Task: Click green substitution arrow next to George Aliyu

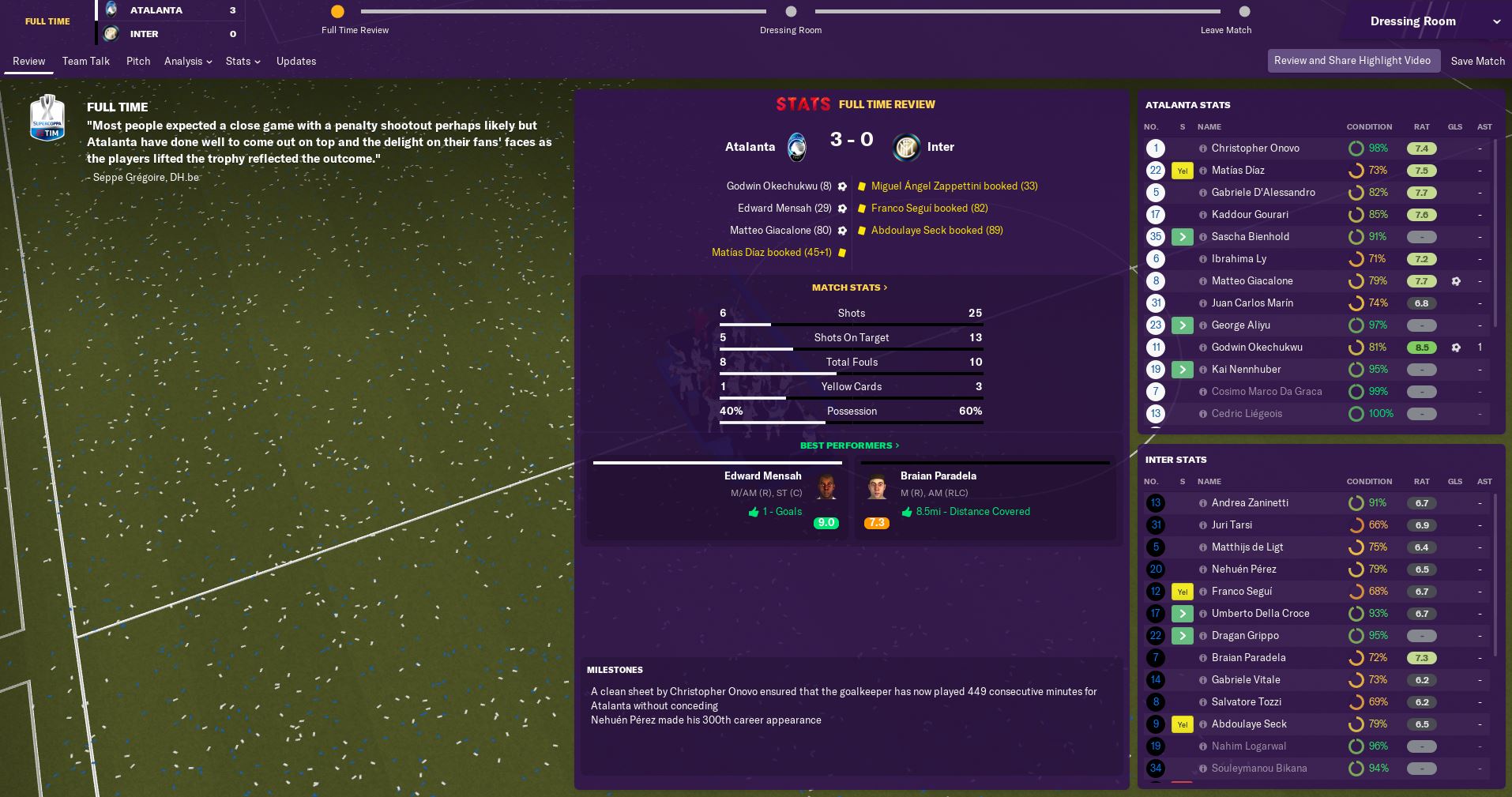Action: pos(1182,325)
